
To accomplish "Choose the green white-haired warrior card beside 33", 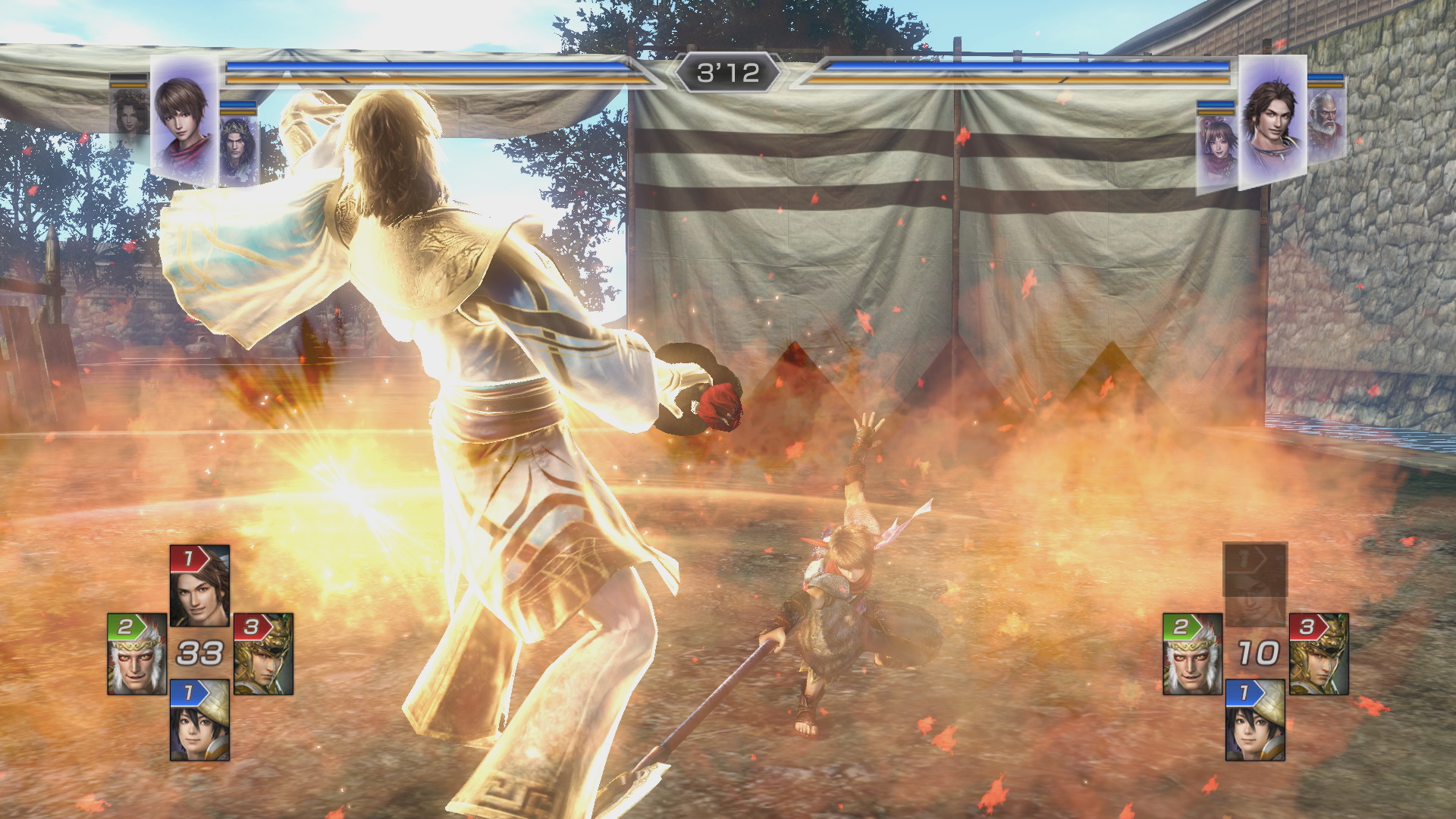I will 137,654.
